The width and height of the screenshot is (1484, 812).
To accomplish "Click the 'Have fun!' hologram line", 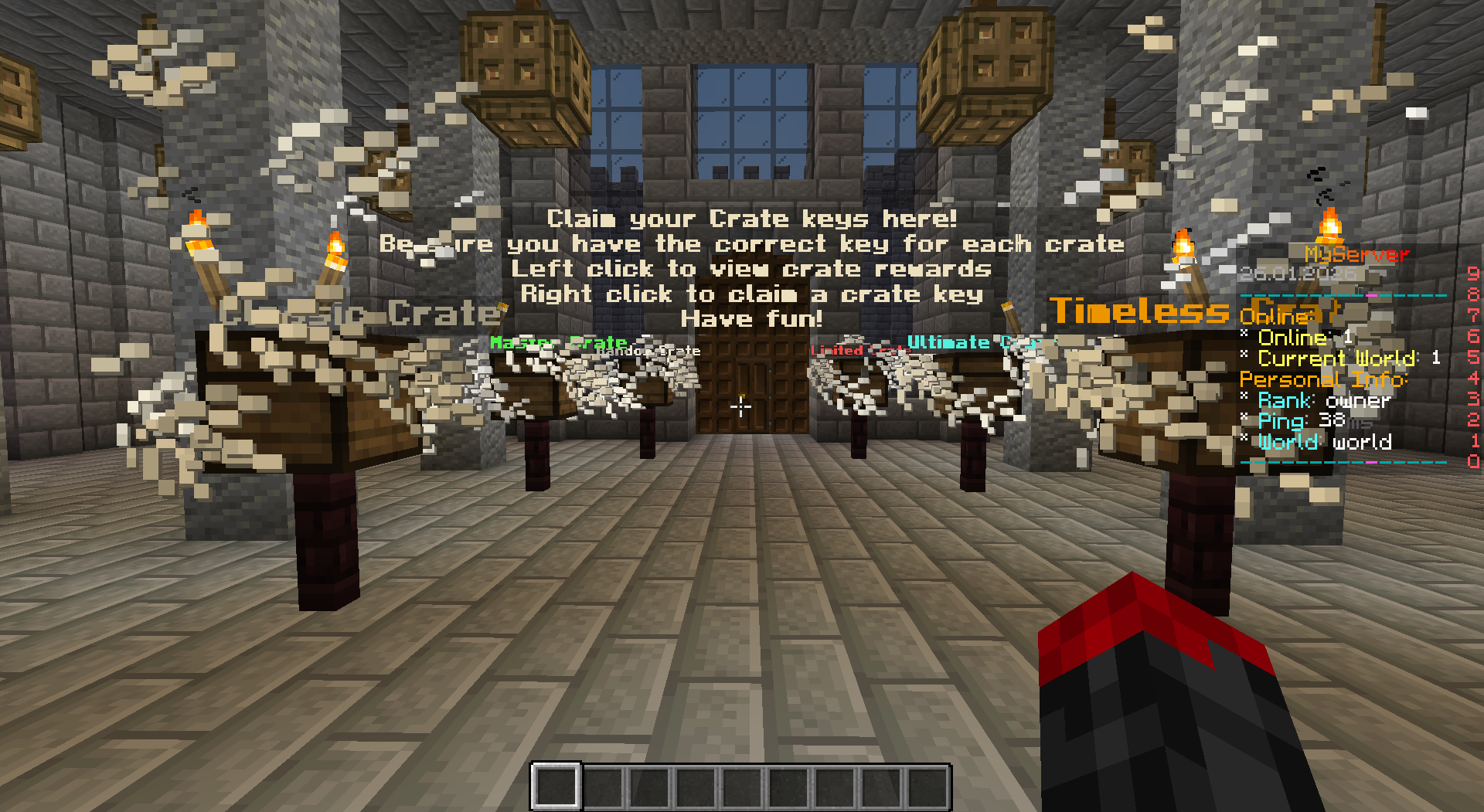I will [752, 319].
